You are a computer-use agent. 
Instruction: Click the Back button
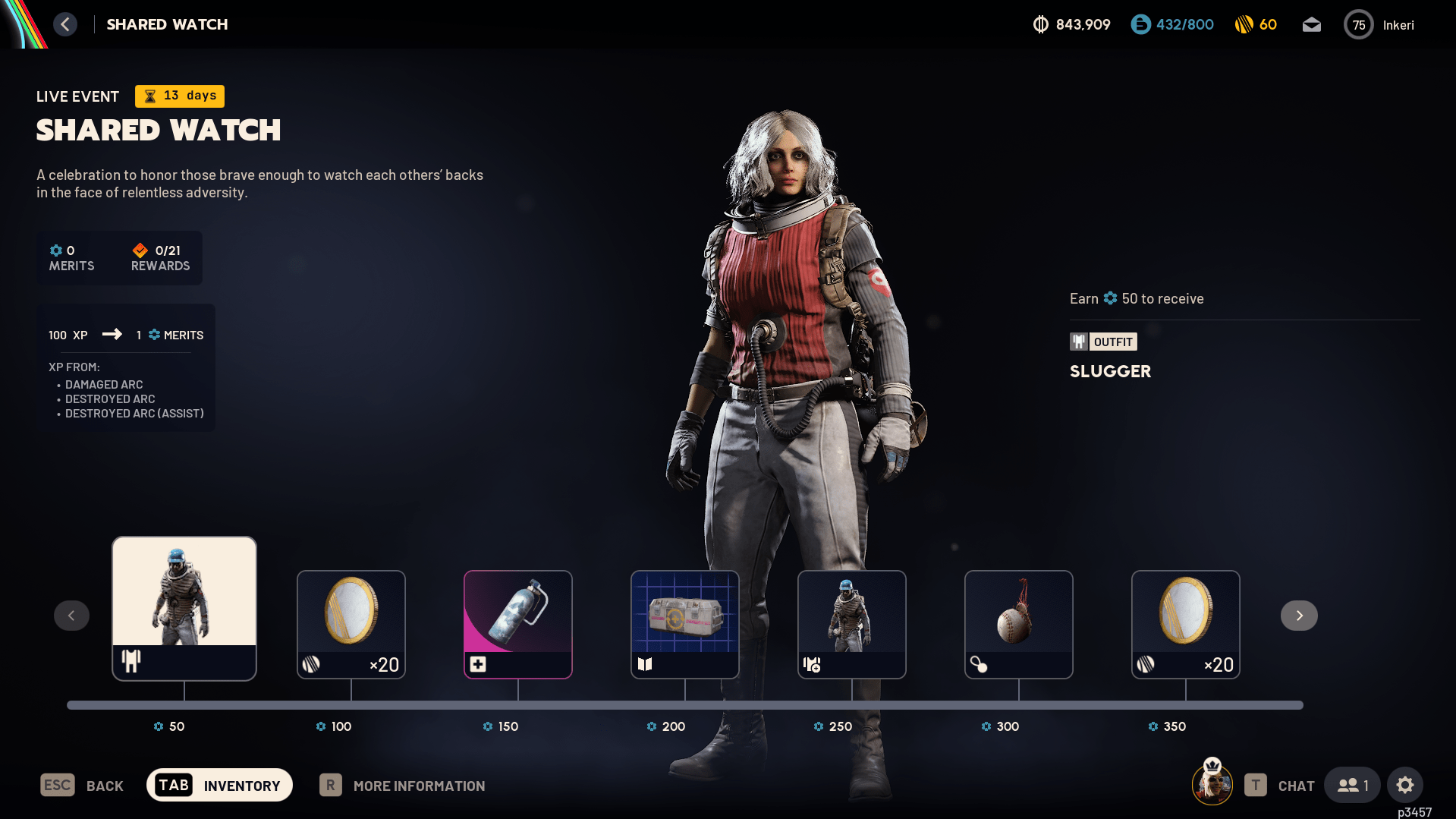tap(82, 786)
